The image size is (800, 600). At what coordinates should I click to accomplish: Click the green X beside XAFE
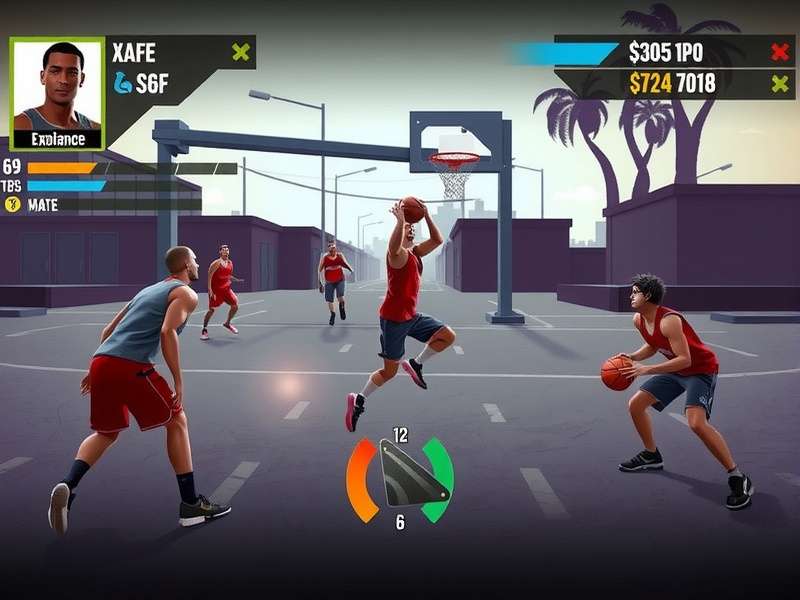pyautogui.click(x=240, y=52)
